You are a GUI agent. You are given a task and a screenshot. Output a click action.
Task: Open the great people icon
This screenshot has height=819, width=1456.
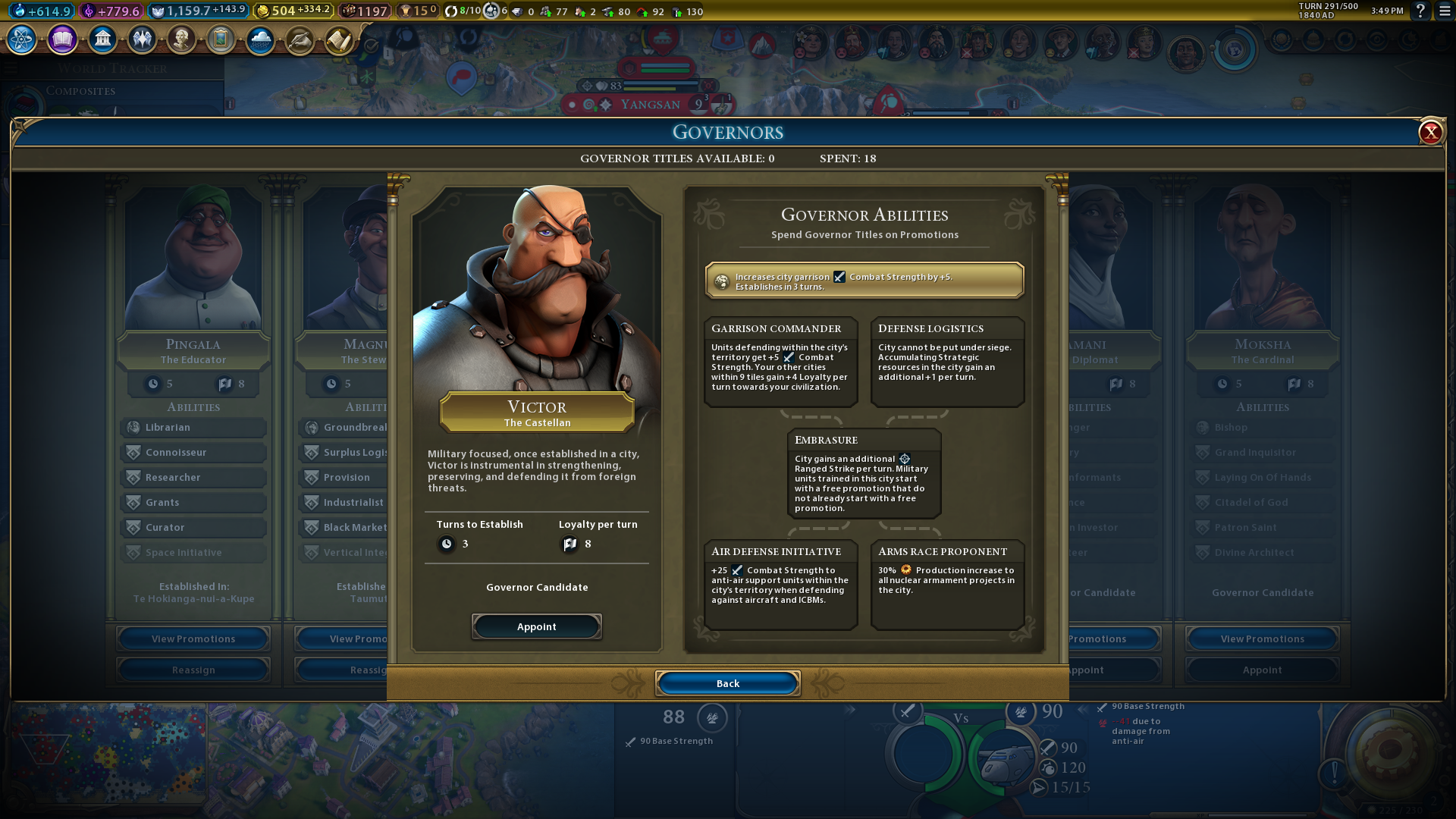[181, 39]
